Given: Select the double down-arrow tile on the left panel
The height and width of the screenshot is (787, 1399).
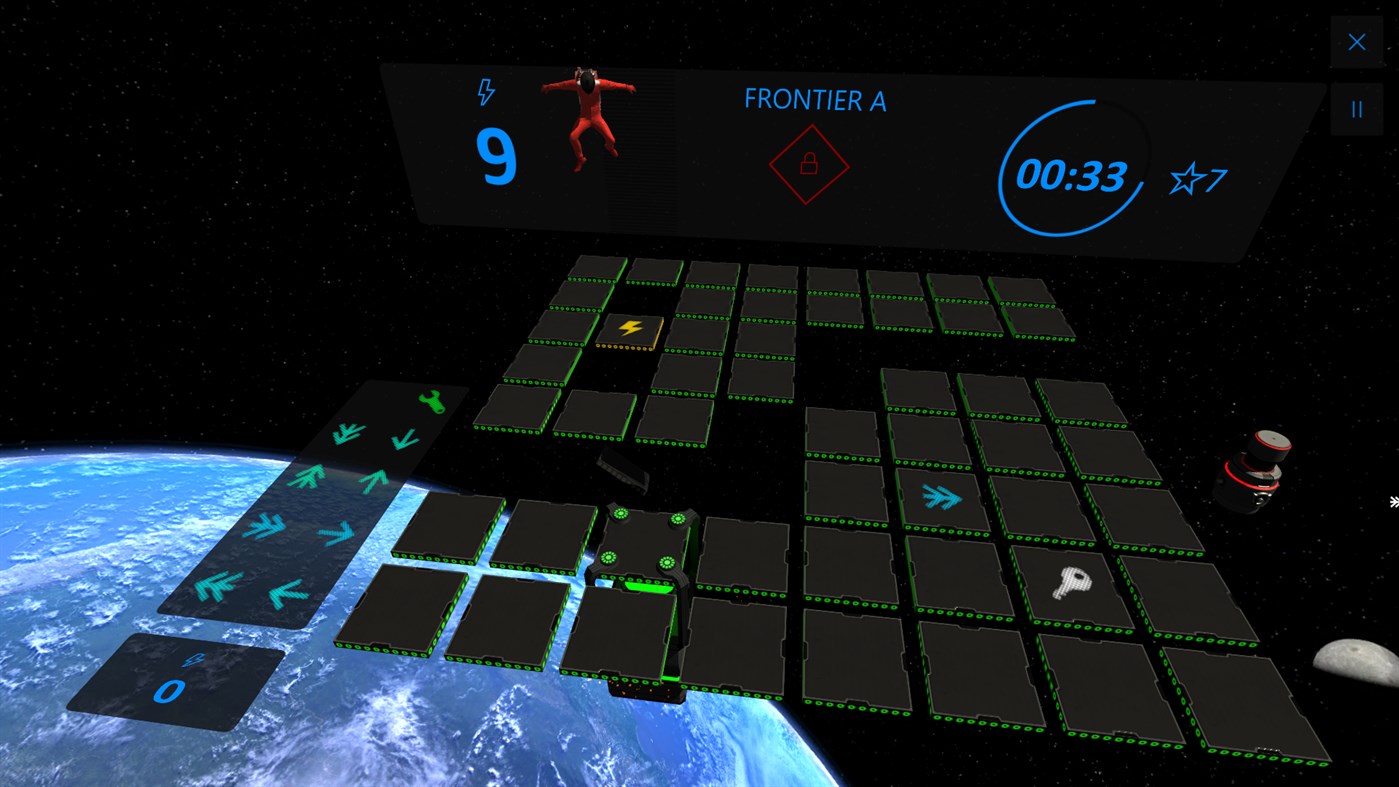Looking at the screenshot, I should [x=347, y=433].
